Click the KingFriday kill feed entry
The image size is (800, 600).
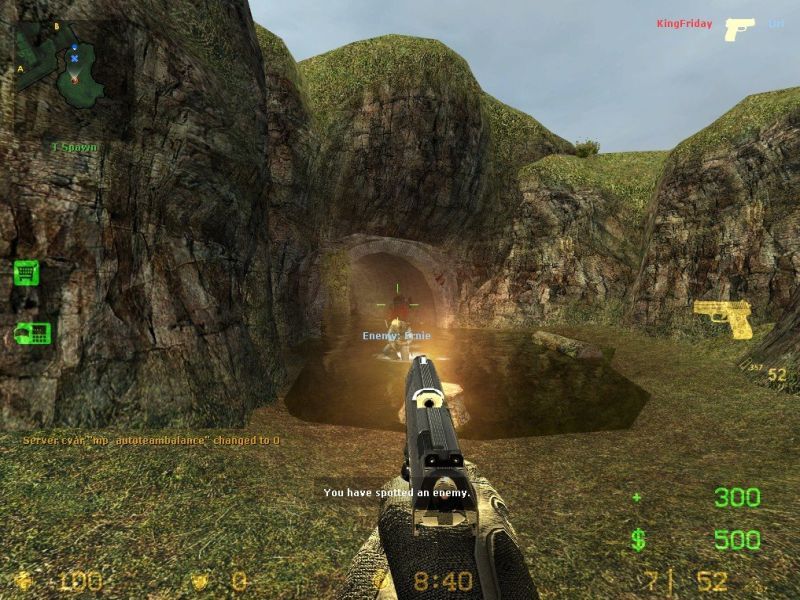tap(684, 24)
